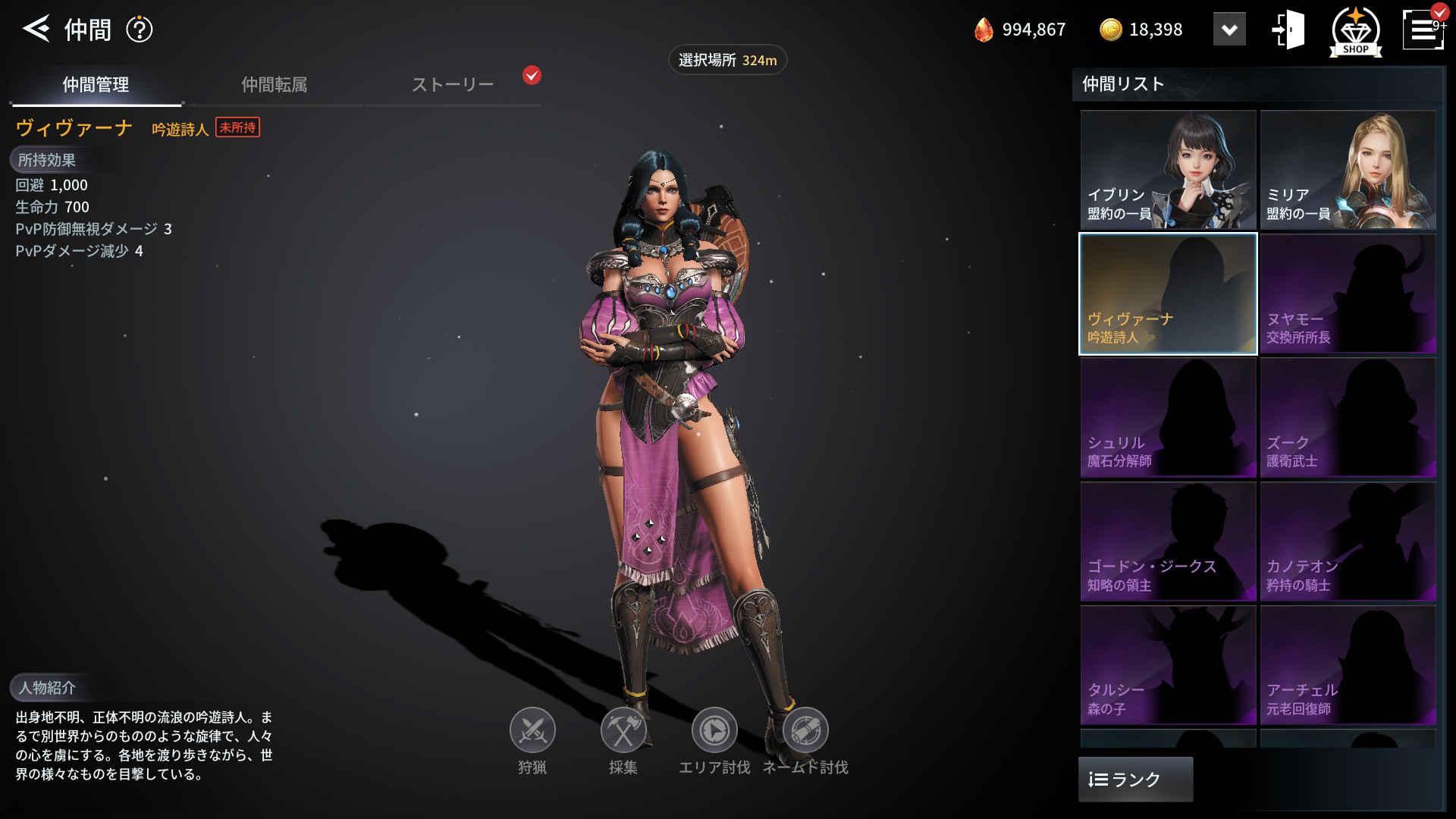Image resolution: width=1456 pixels, height=819 pixels.
Task: Open the ストーリー tab
Action: (x=453, y=84)
